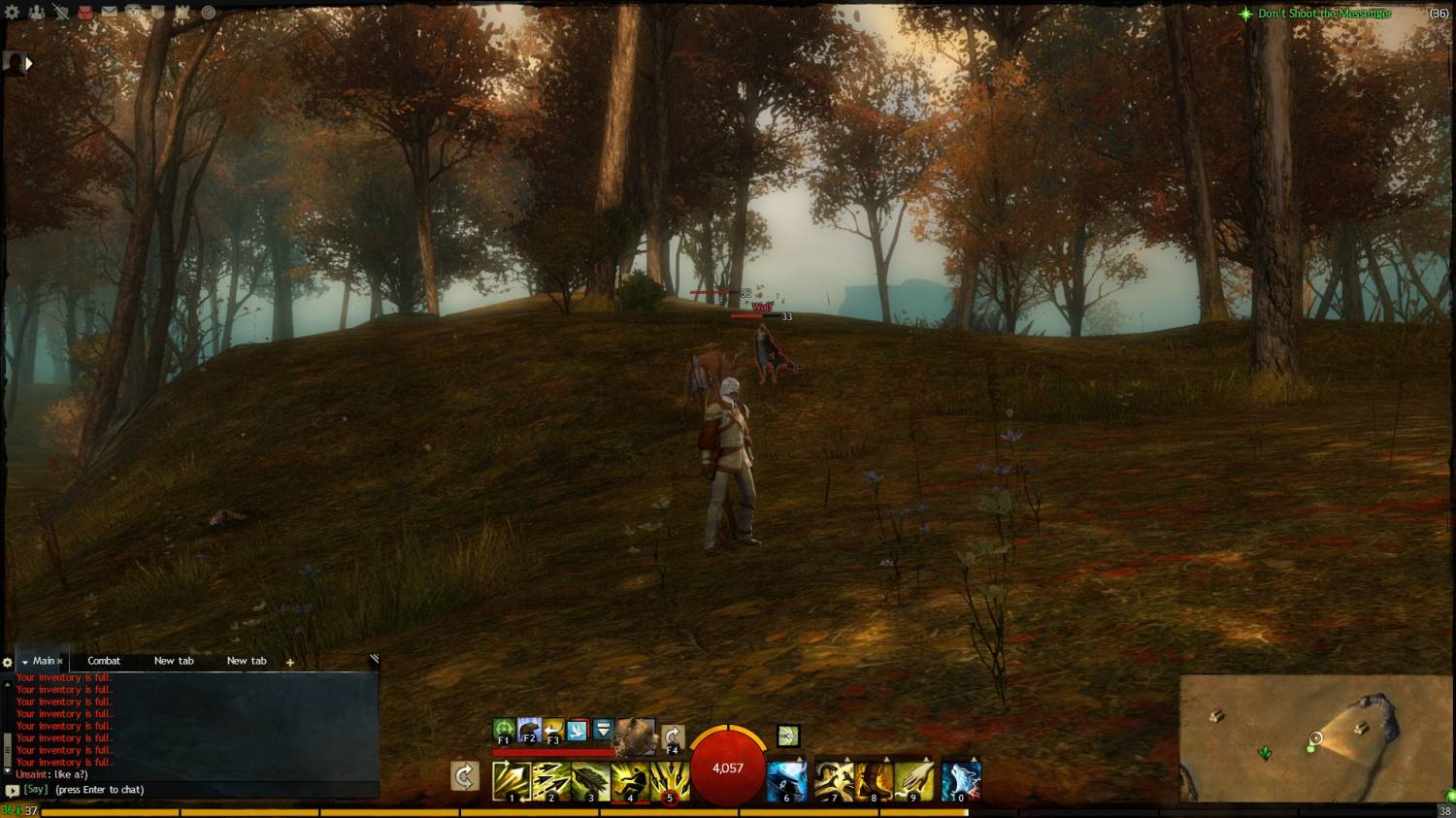Swap pet with the F4 button
This screenshot has width=1456, height=818.
(x=673, y=737)
